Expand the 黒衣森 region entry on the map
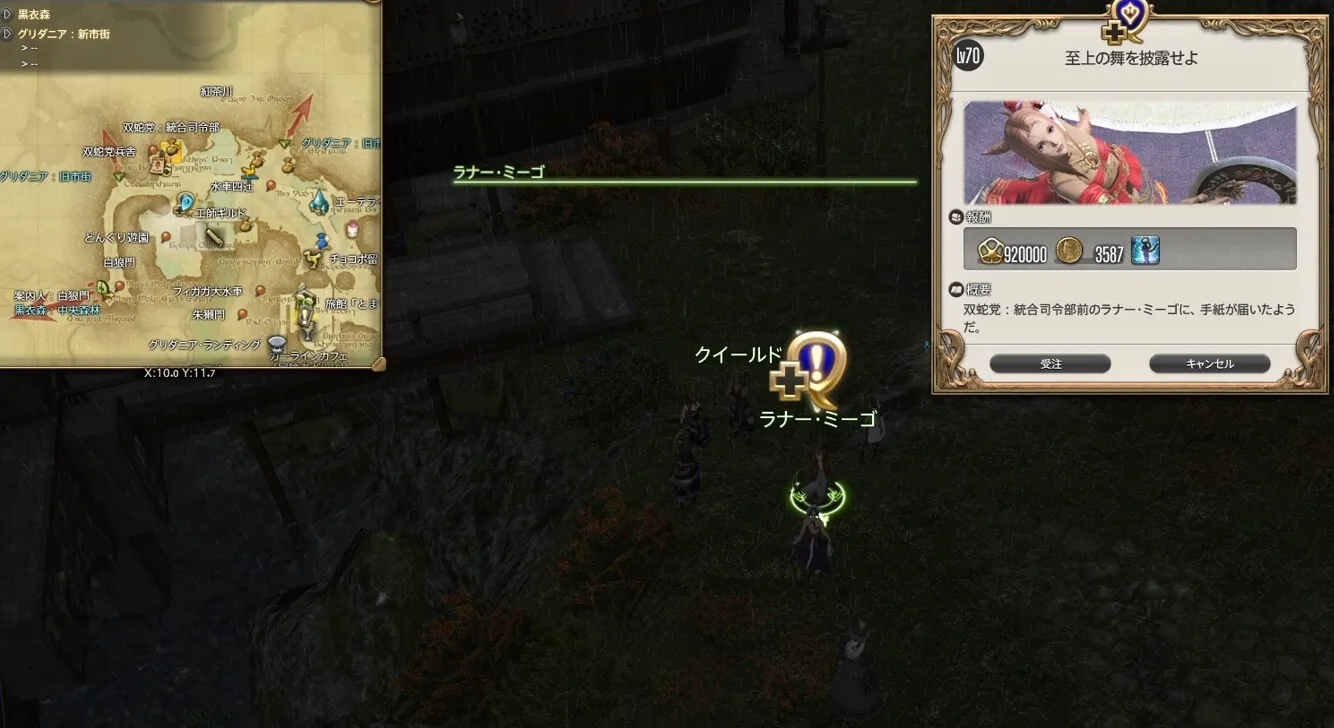Viewport: 1334px width, 728px height. (8, 15)
